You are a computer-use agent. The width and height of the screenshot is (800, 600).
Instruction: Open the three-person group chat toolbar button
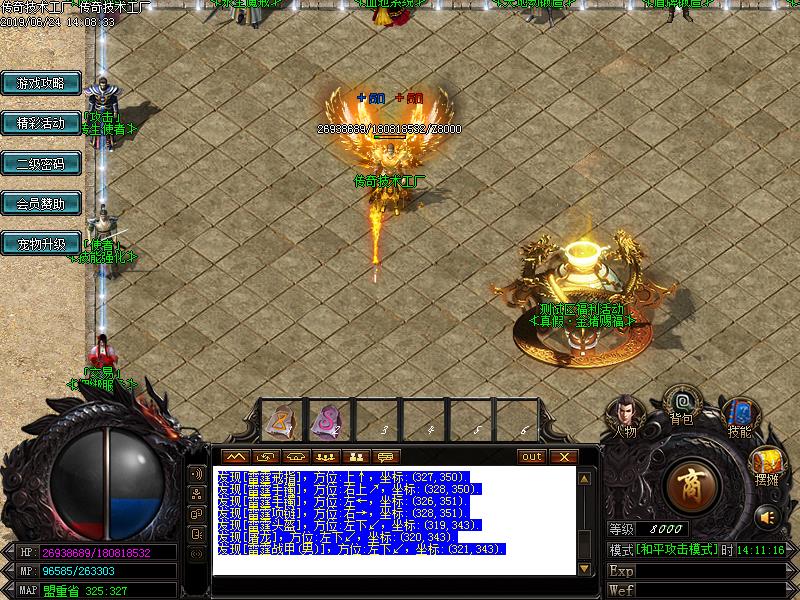pyautogui.click(x=323, y=457)
